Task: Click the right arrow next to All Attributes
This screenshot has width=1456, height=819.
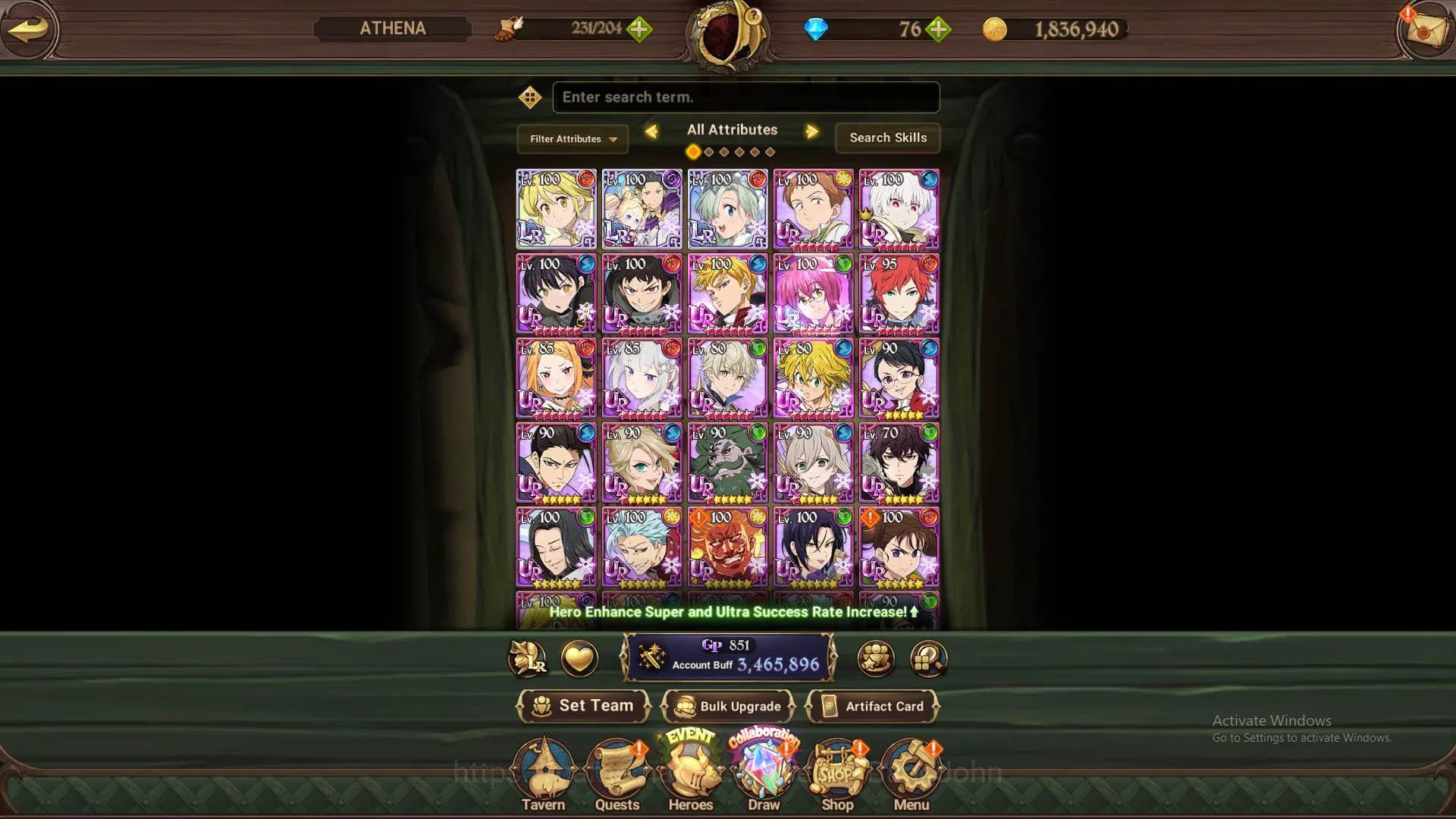Action: coord(812,131)
